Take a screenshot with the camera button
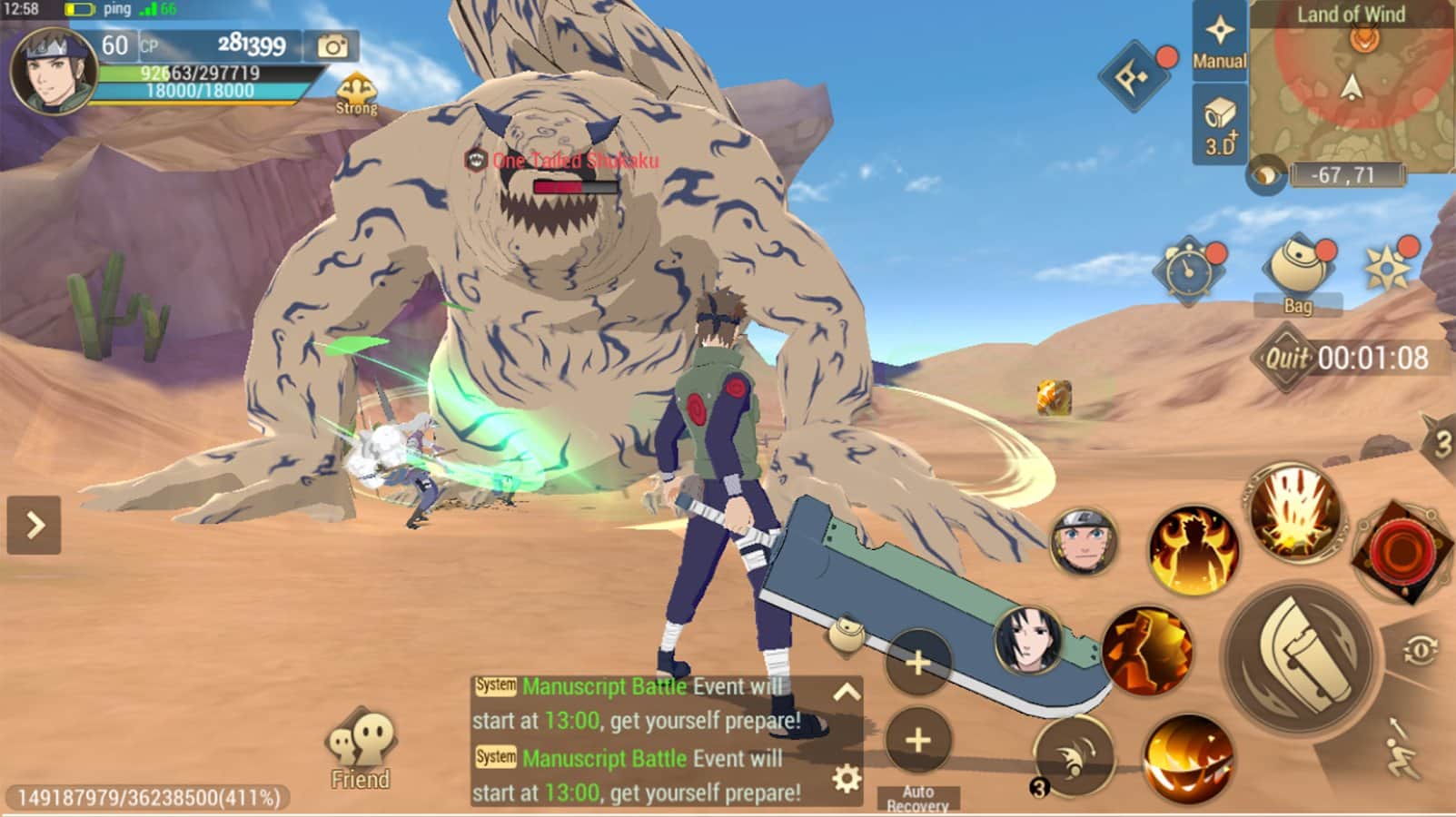 pyautogui.click(x=332, y=45)
